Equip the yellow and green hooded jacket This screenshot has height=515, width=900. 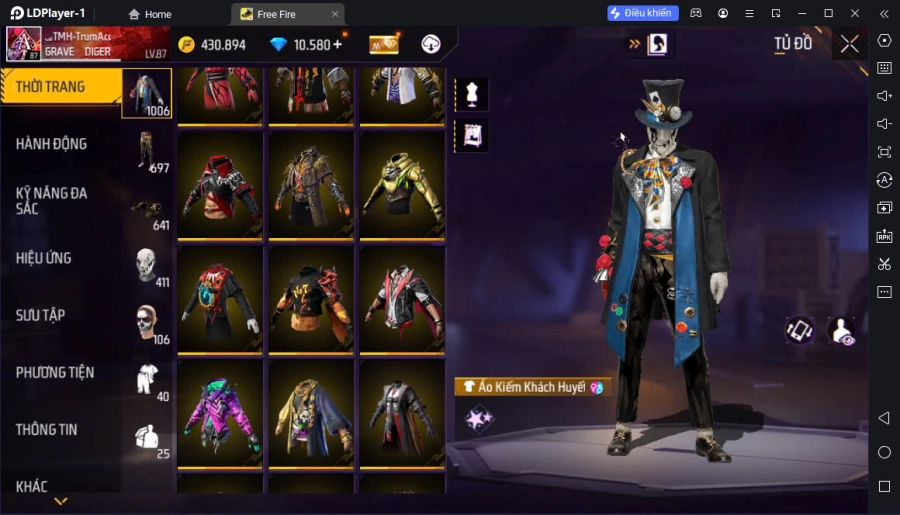(401, 186)
